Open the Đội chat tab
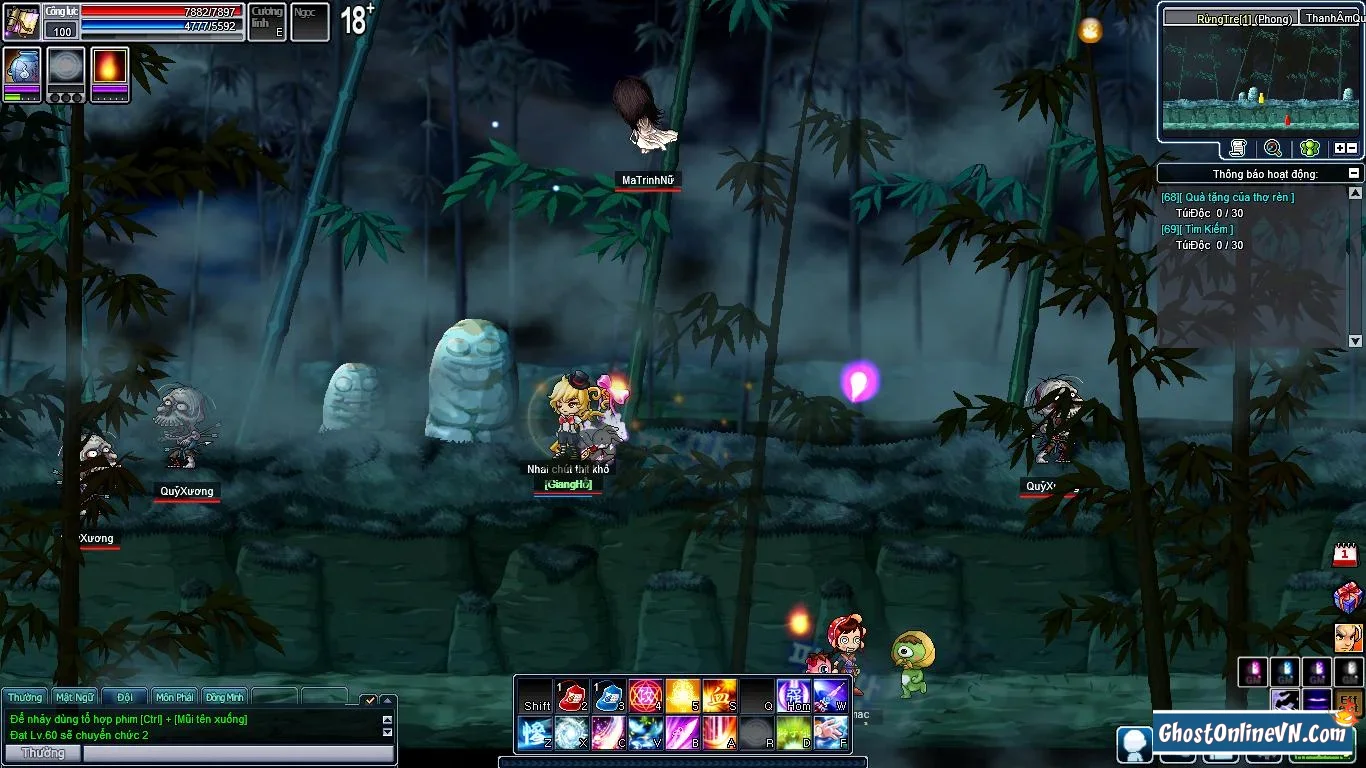Image resolution: width=1366 pixels, height=768 pixels. click(x=125, y=697)
